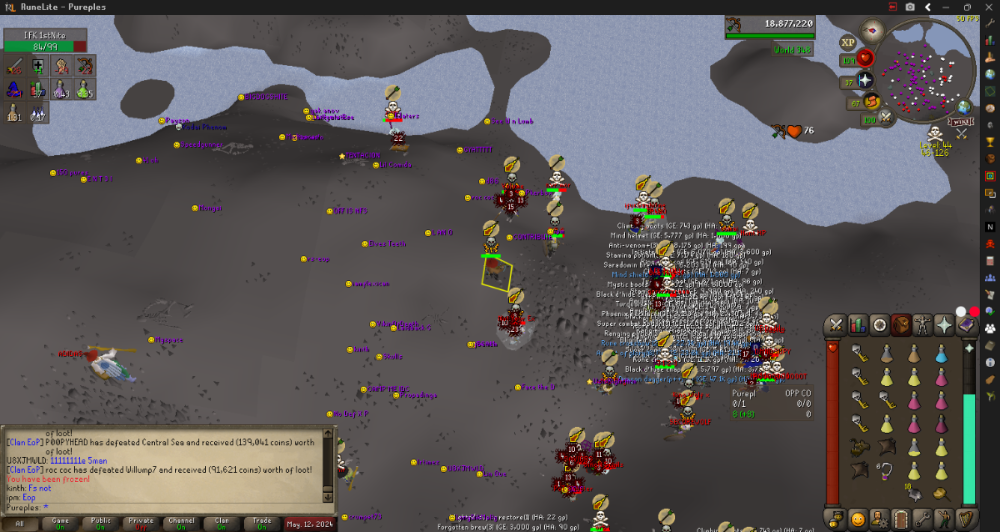Open the Settings wrench tab
This screenshot has width=1000, height=532.
(x=922, y=518)
